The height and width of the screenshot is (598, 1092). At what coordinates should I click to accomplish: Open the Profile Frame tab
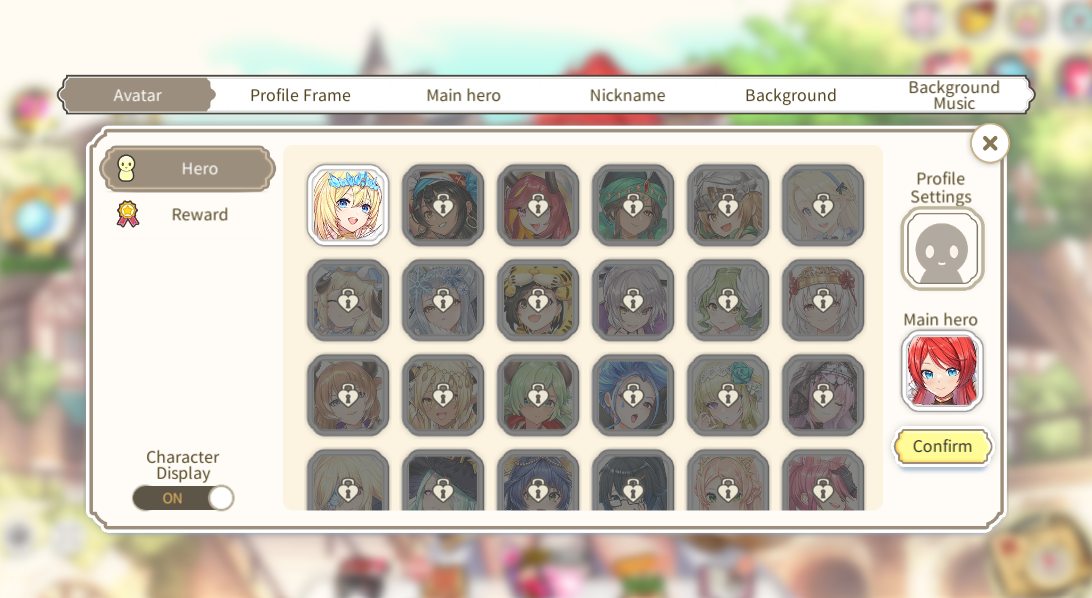click(300, 95)
